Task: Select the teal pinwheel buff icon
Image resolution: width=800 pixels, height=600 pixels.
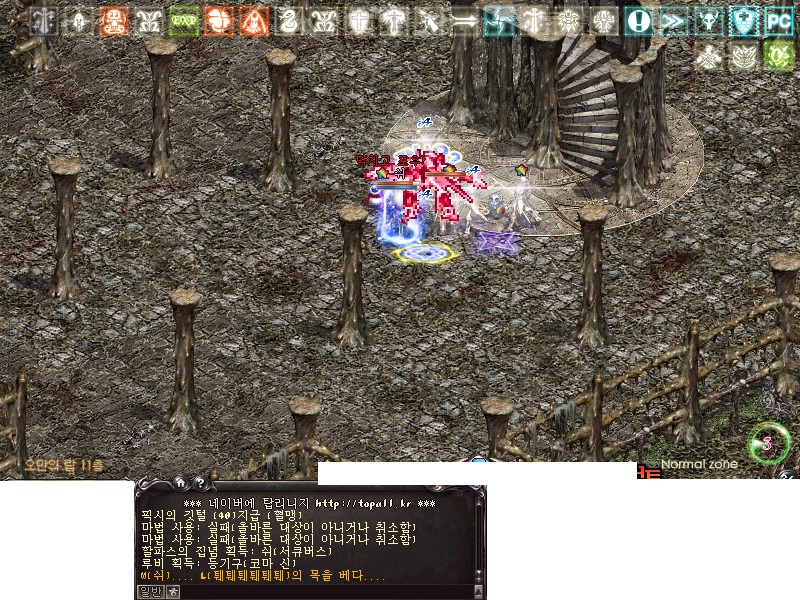Action: 498,21
